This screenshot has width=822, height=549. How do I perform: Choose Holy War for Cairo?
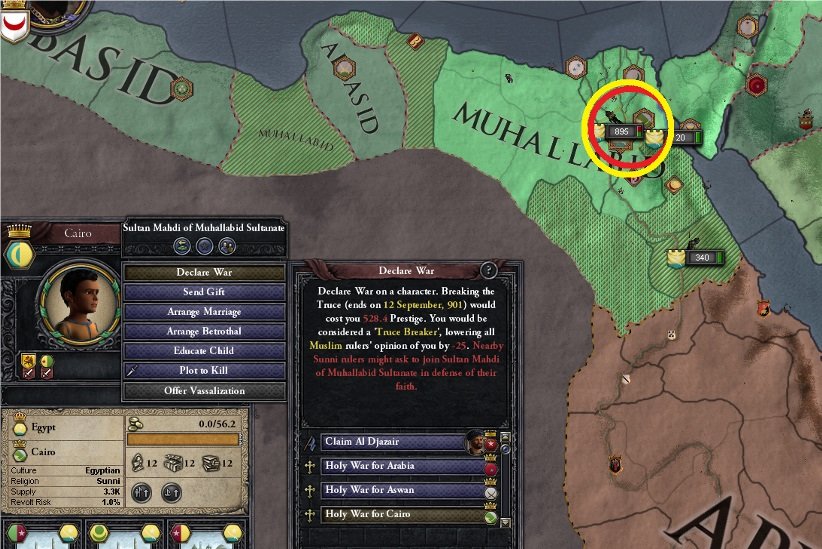coord(390,516)
